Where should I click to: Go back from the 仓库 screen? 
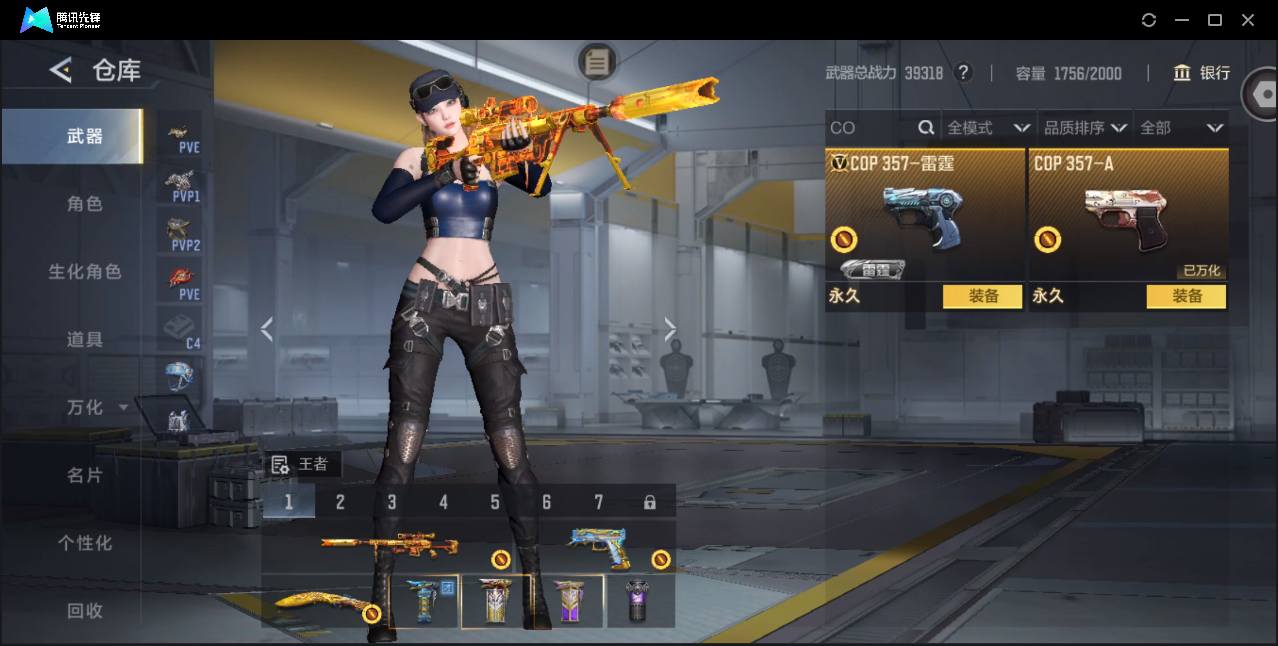61,70
